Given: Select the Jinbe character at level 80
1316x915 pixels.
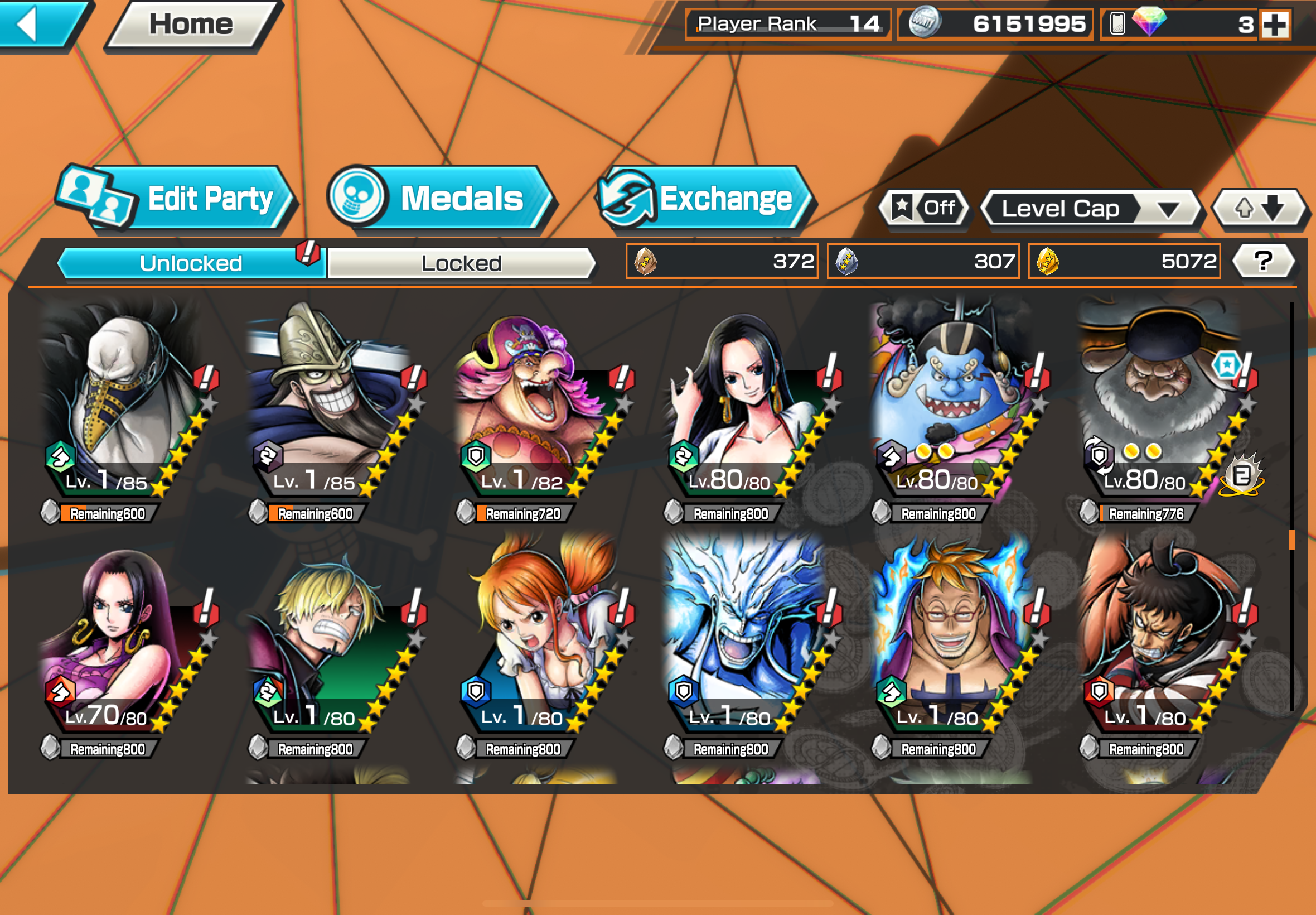Looking at the screenshot, I should 945,401.
